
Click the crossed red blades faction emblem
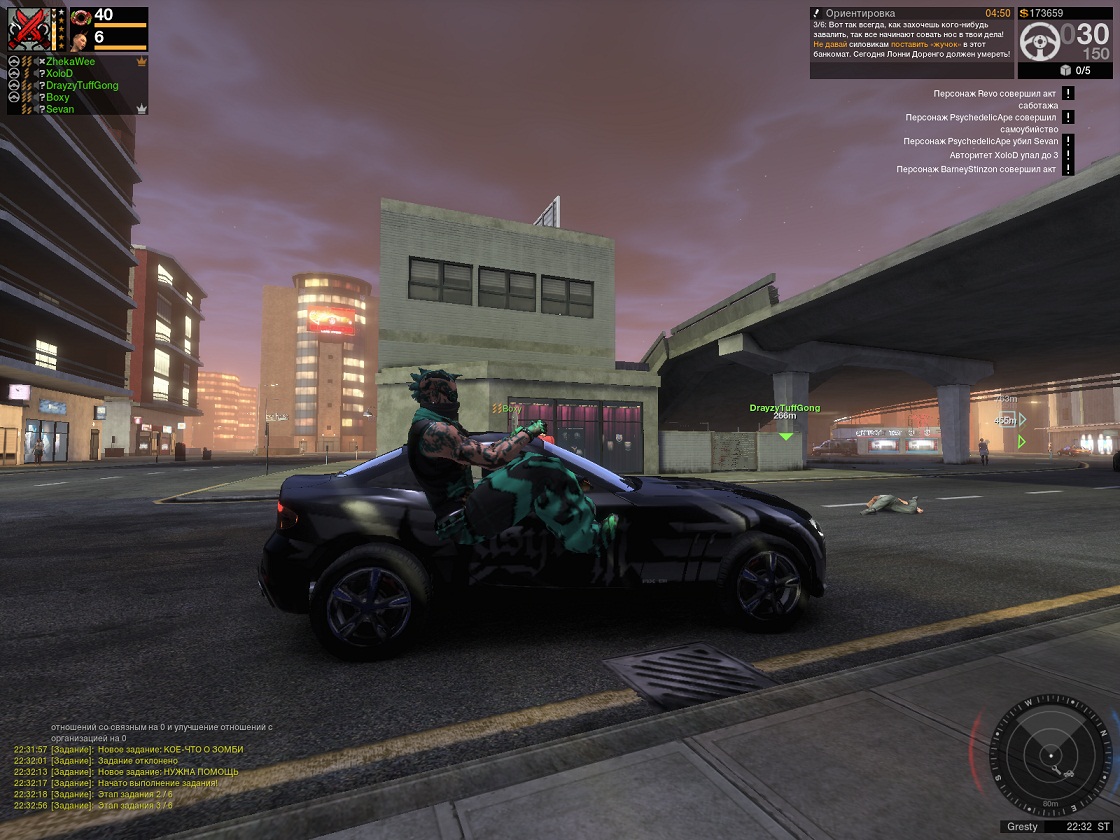pos(27,28)
